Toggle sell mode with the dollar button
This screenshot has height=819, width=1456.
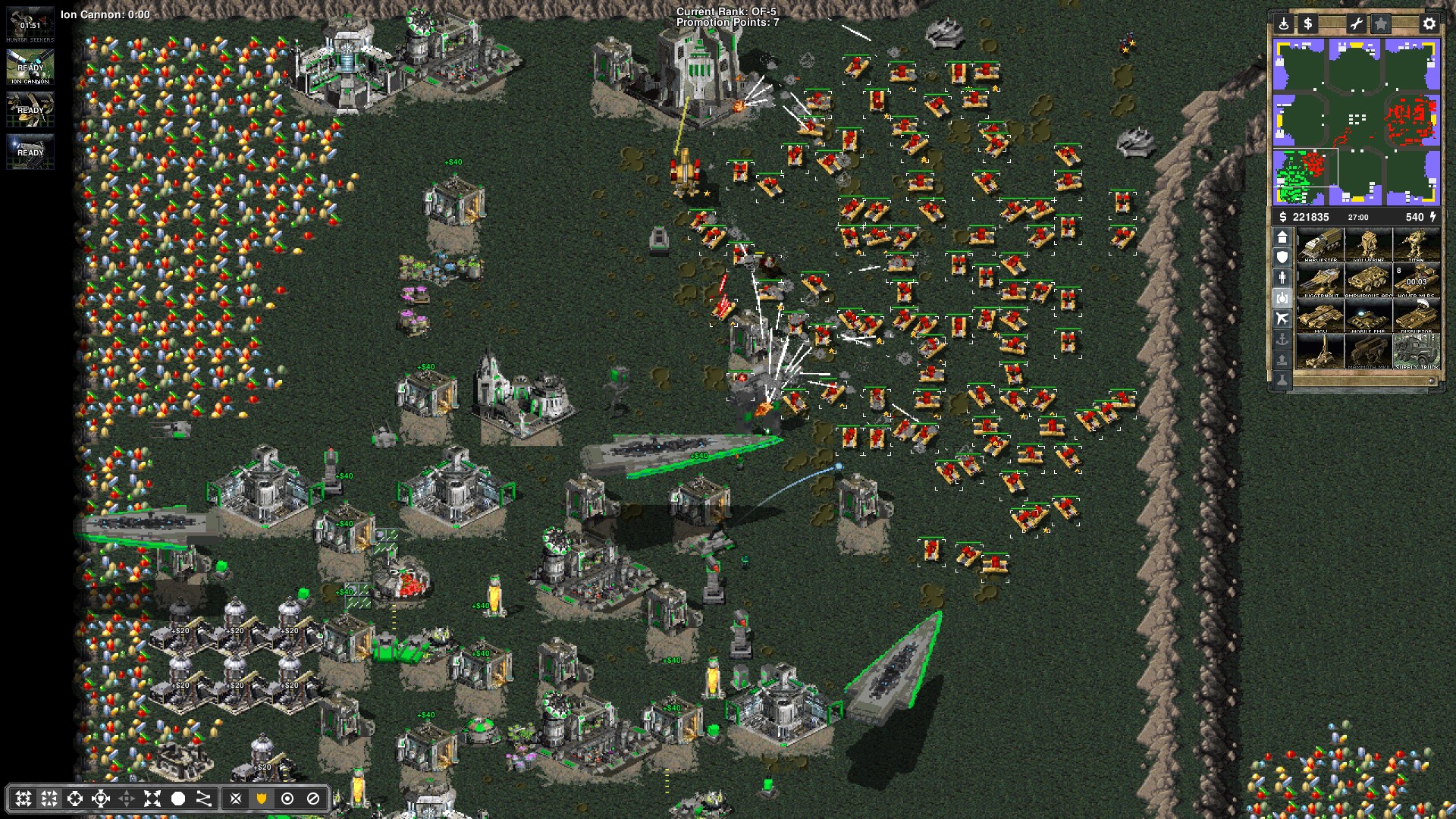tap(1308, 24)
